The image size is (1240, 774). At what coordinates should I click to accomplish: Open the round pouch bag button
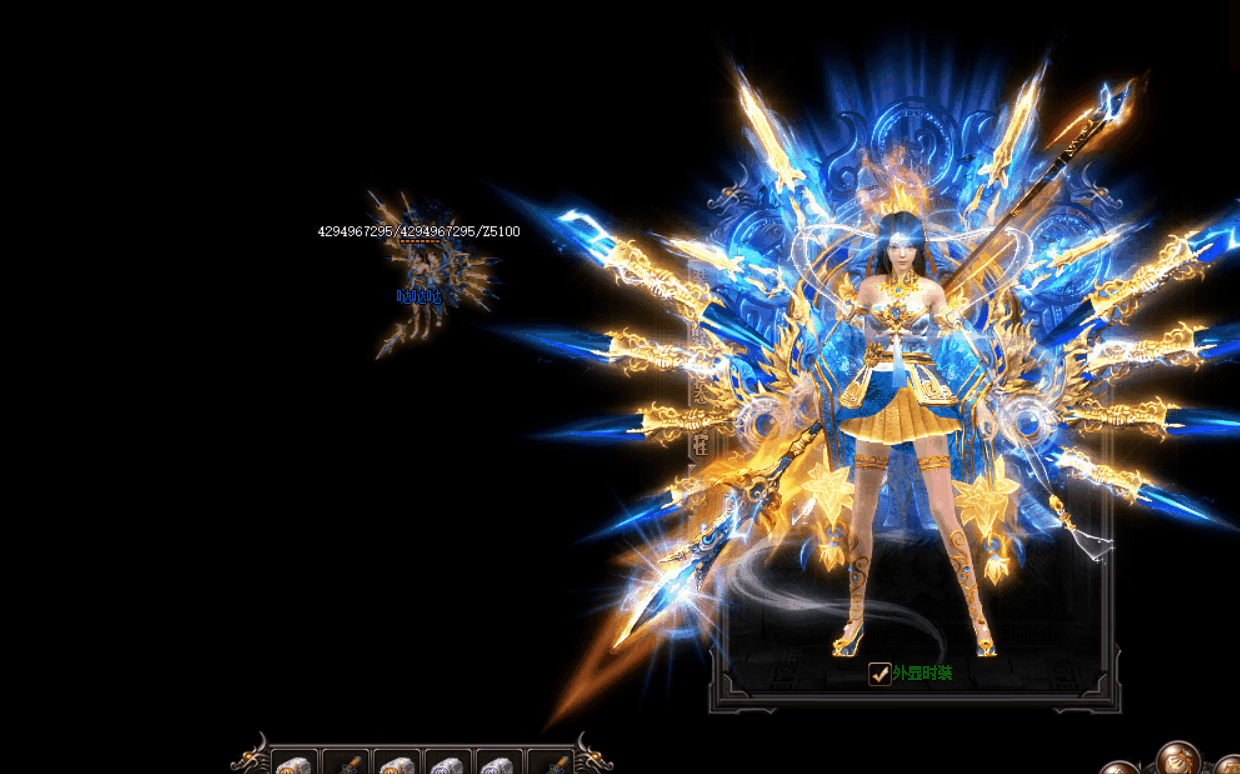[x=1178, y=759]
